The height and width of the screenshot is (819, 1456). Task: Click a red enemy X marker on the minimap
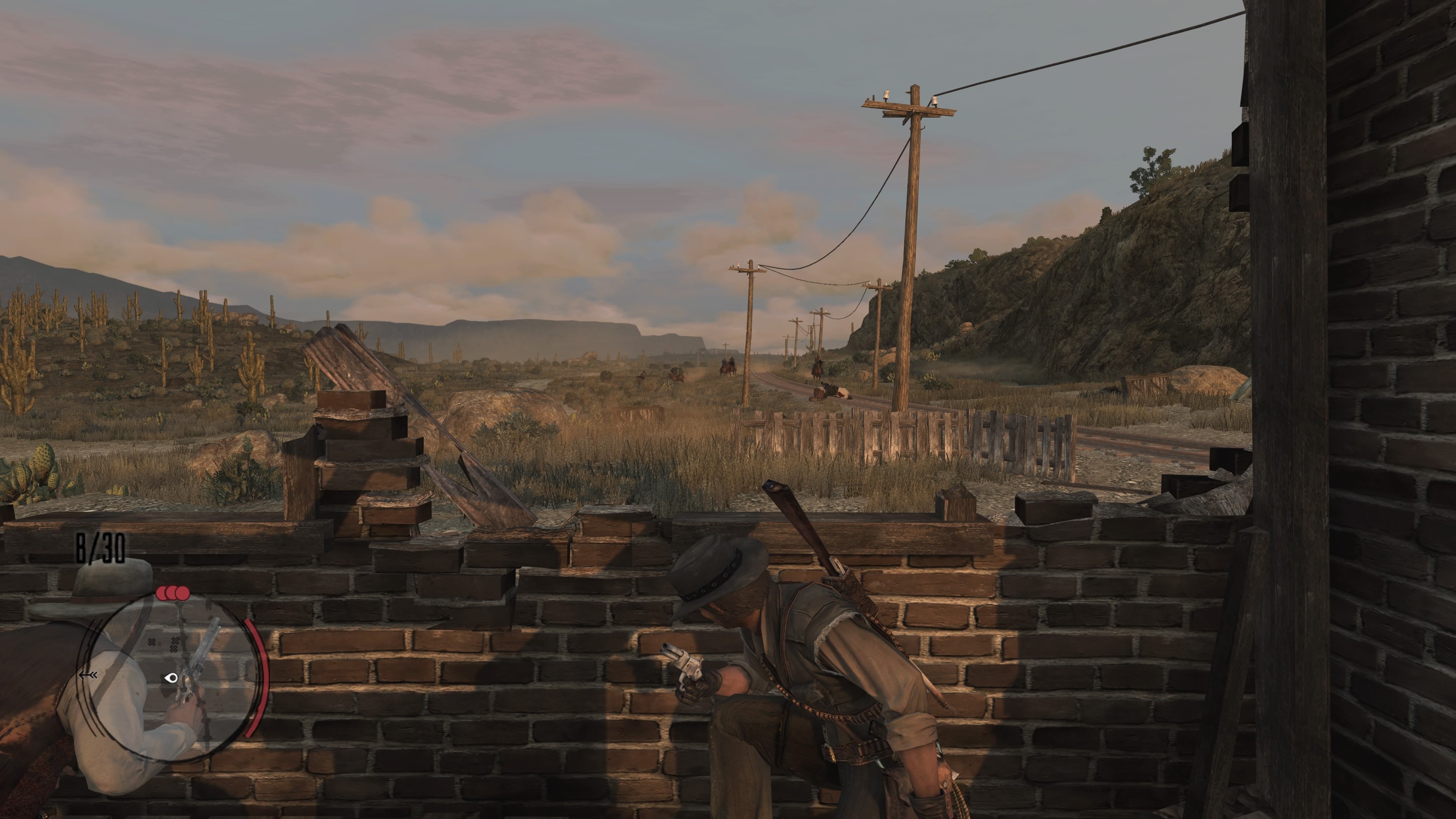pyautogui.click(x=152, y=643)
